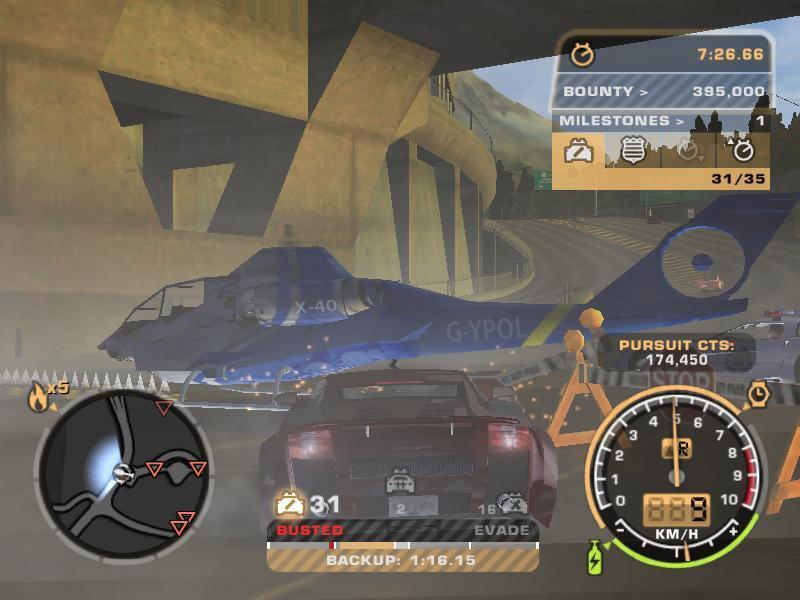Select the stopwatch milestone icon

pyautogui.click(x=743, y=151)
